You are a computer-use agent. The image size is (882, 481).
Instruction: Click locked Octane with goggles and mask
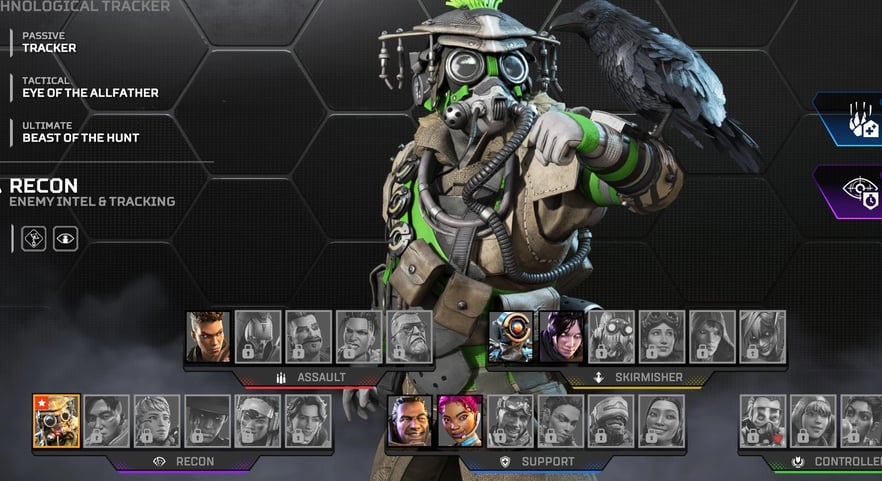point(612,337)
